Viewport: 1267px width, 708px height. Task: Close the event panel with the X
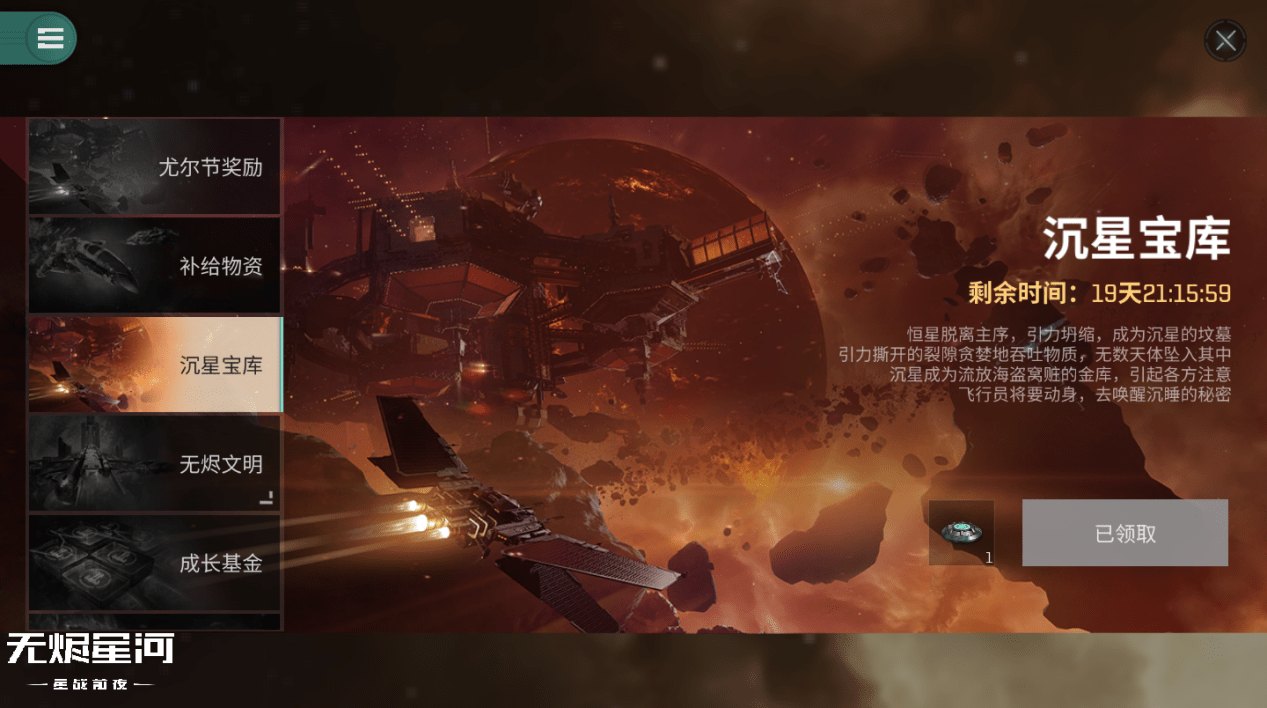click(1225, 41)
